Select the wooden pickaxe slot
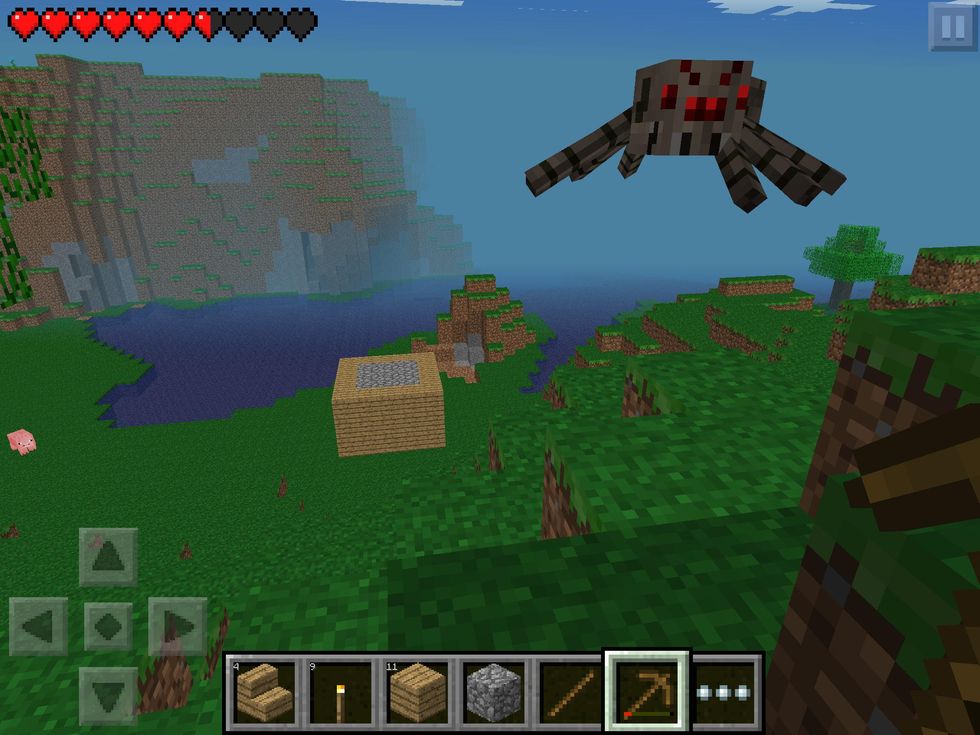This screenshot has height=735, width=980. coord(646,690)
